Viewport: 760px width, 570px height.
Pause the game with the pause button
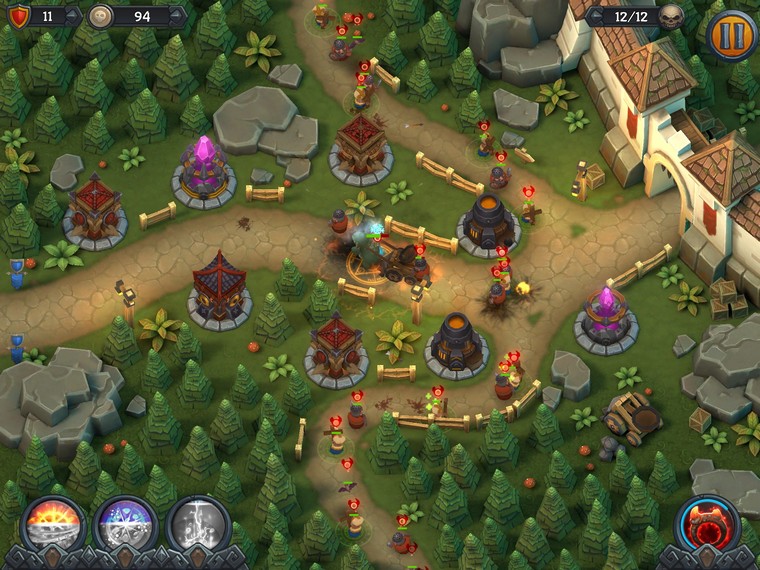[x=732, y=35]
